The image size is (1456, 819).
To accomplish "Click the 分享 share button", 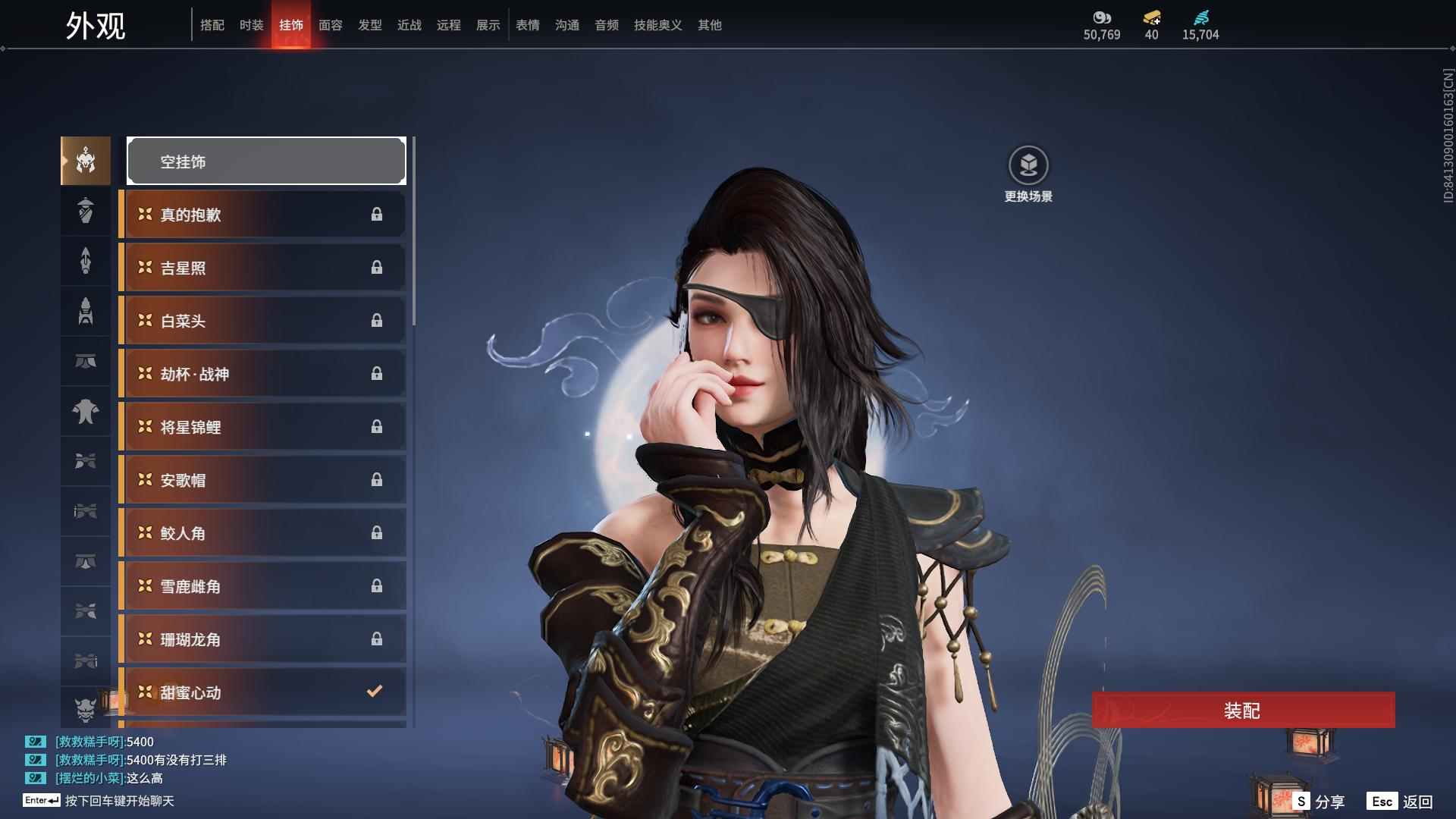I will pyautogui.click(x=1320, y=802).
